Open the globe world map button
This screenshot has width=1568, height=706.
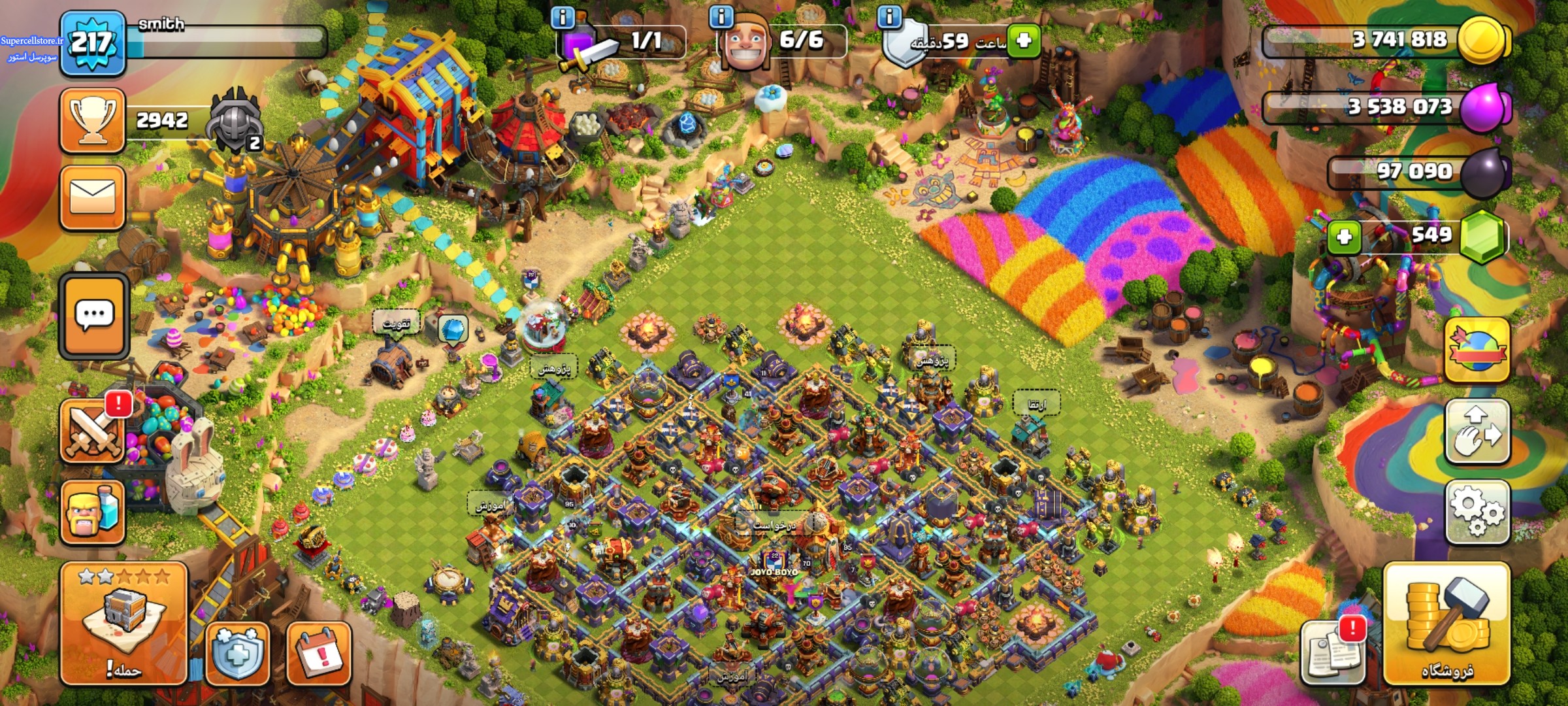(1477, 350)
